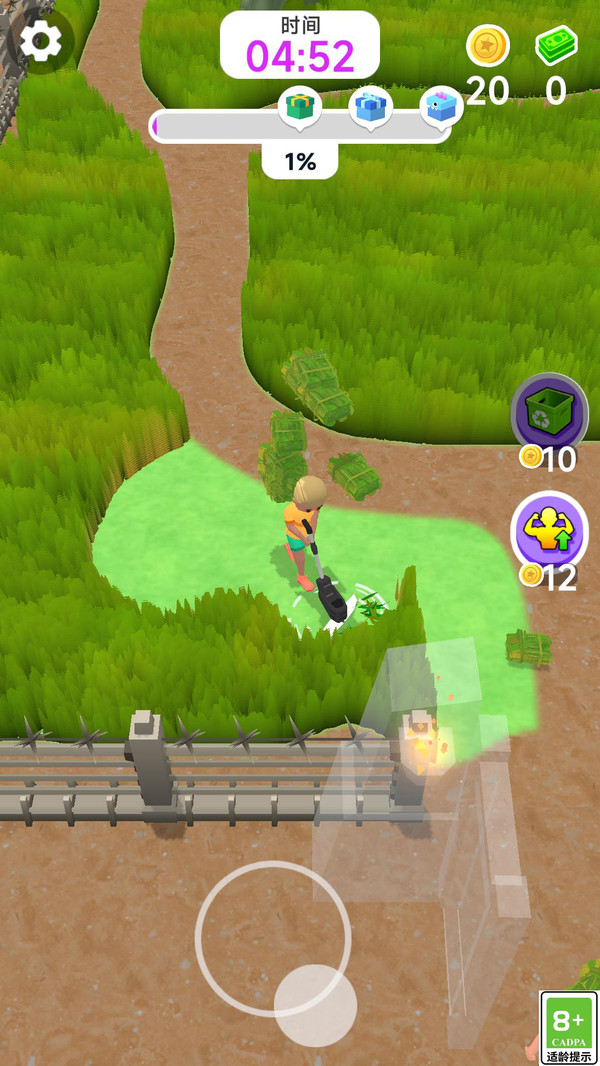This screenshot has width=600, height=1066.
Task: Tap the virtual joystick thumb knob
Action: click(x=315, y=1005)
